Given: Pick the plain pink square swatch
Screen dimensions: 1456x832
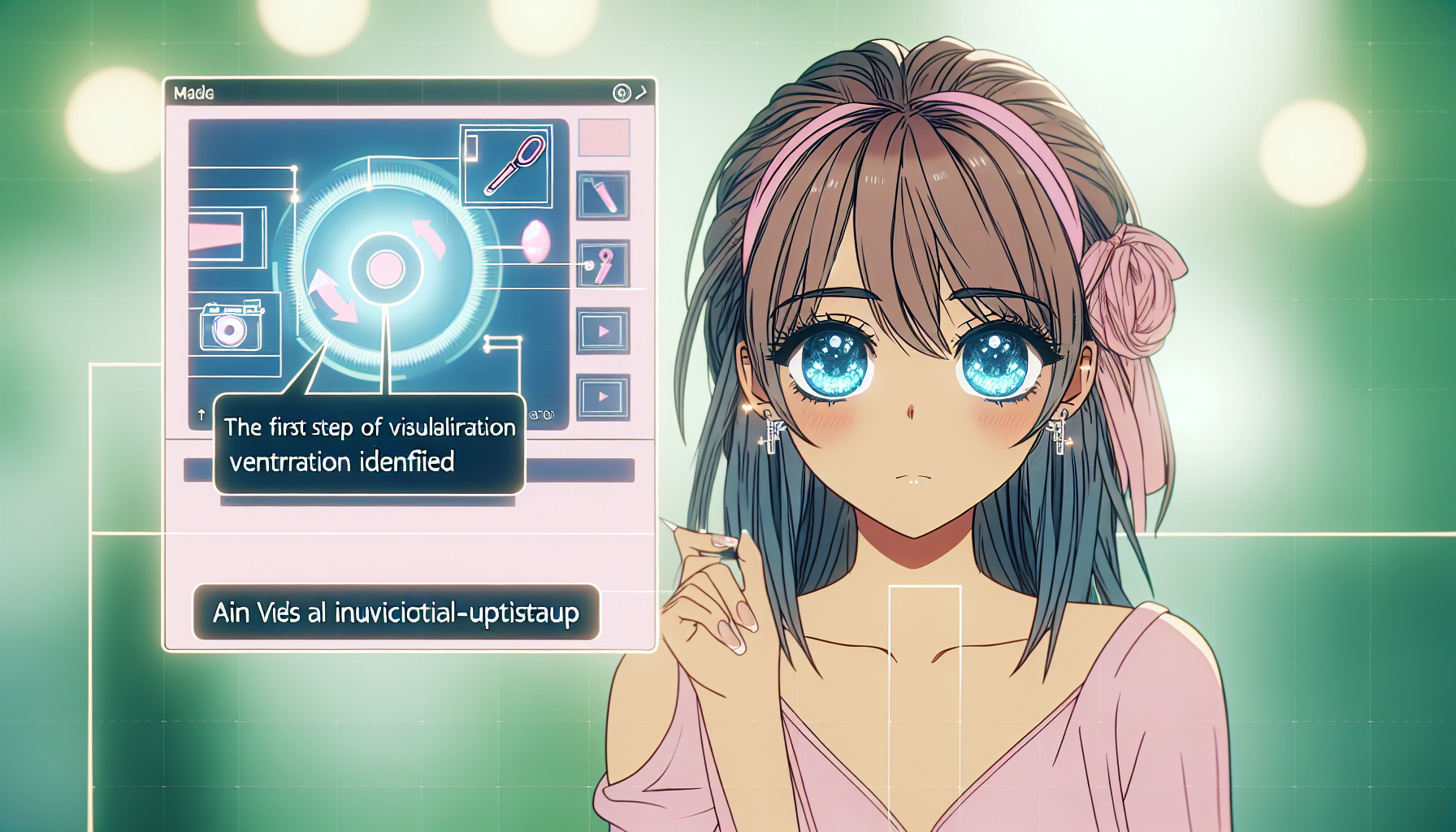Looking at the screenshot, I should coord(604,137).
